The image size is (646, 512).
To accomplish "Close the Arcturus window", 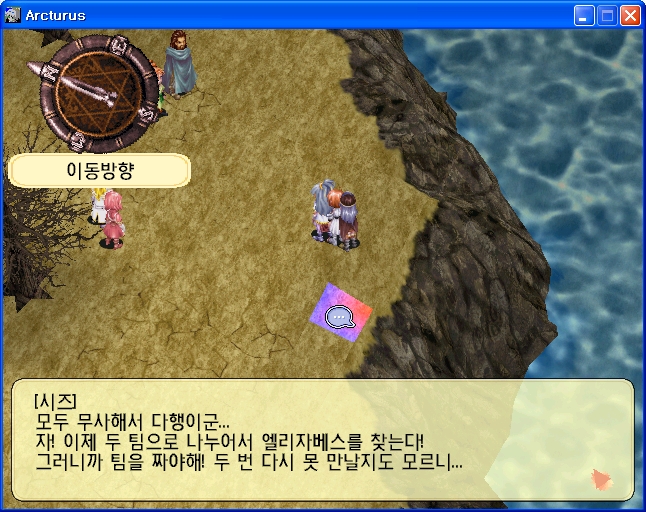I will pyautogui.click(x=630, y=16).
